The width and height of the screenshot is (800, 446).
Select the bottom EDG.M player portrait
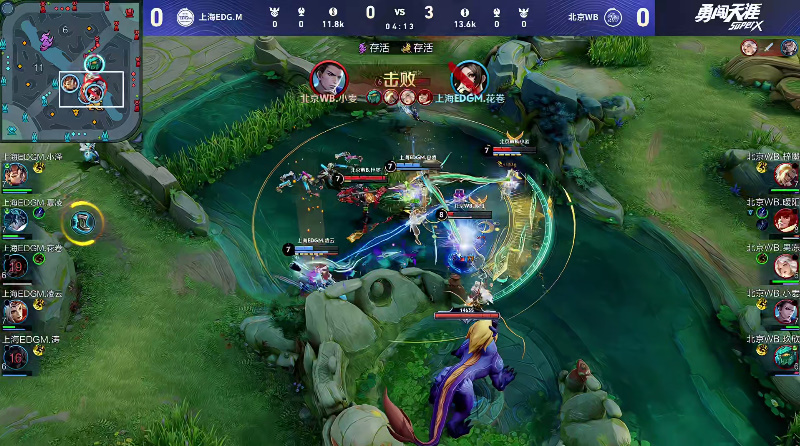(16, 358)
